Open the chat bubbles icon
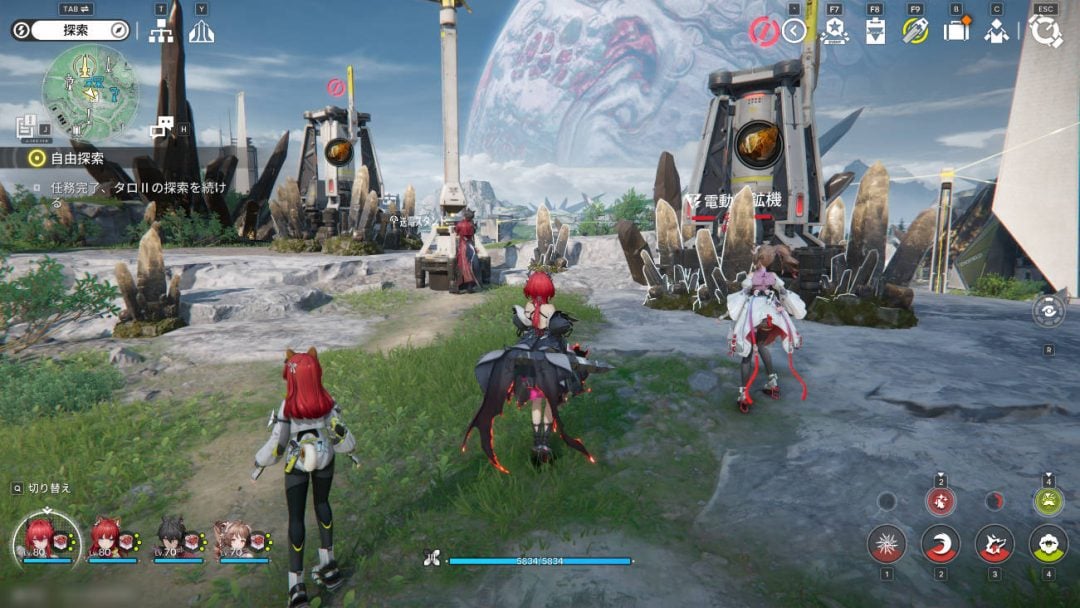The image size is (1080, 608). 161,127
